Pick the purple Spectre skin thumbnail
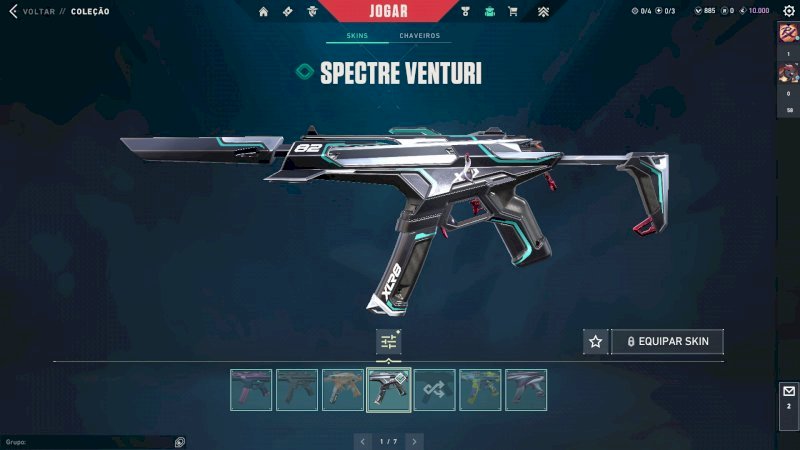The height and width of the screenshot is (450, 800). (251, 390)
